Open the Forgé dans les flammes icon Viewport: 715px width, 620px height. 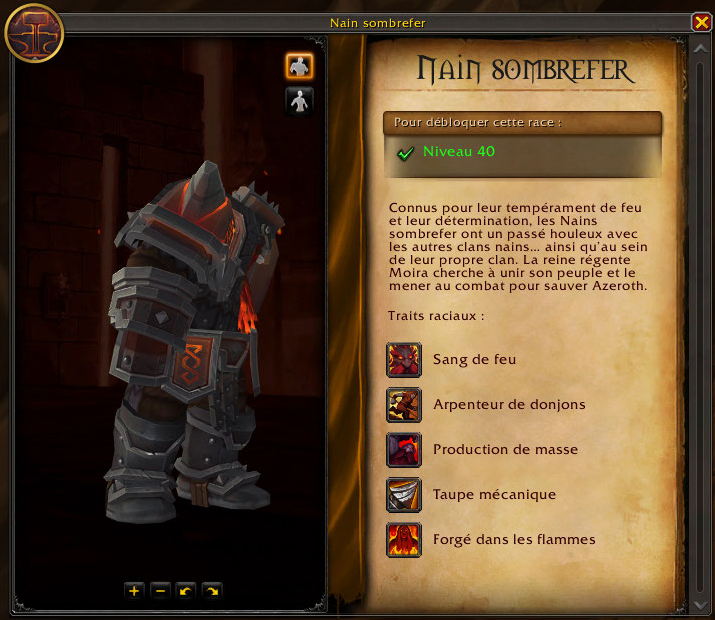click(x=404, y=540)
